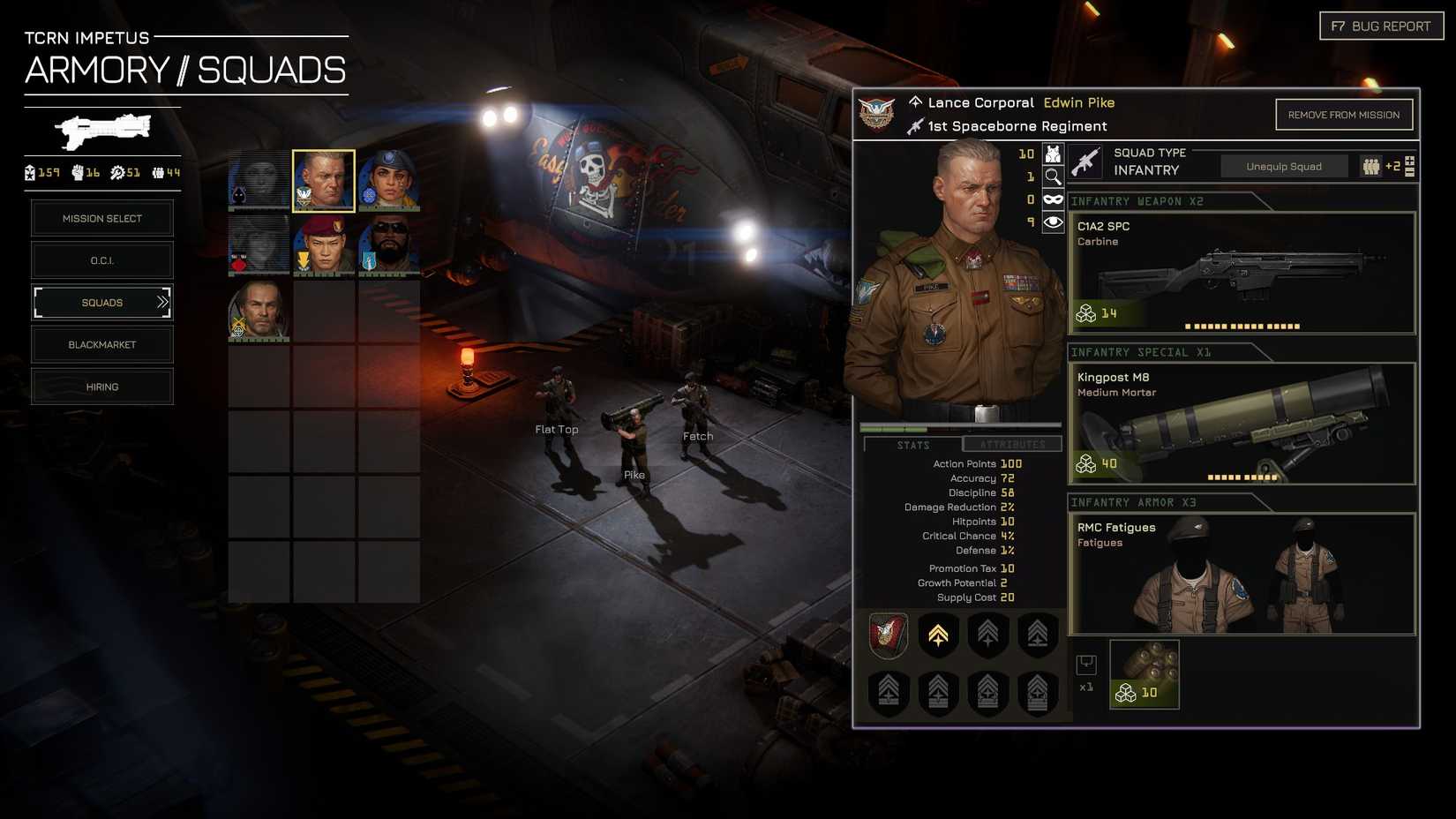The image size is (1456, 819).
Task: Click the Unequip Squad button
Action: [x=1283, y=167]
